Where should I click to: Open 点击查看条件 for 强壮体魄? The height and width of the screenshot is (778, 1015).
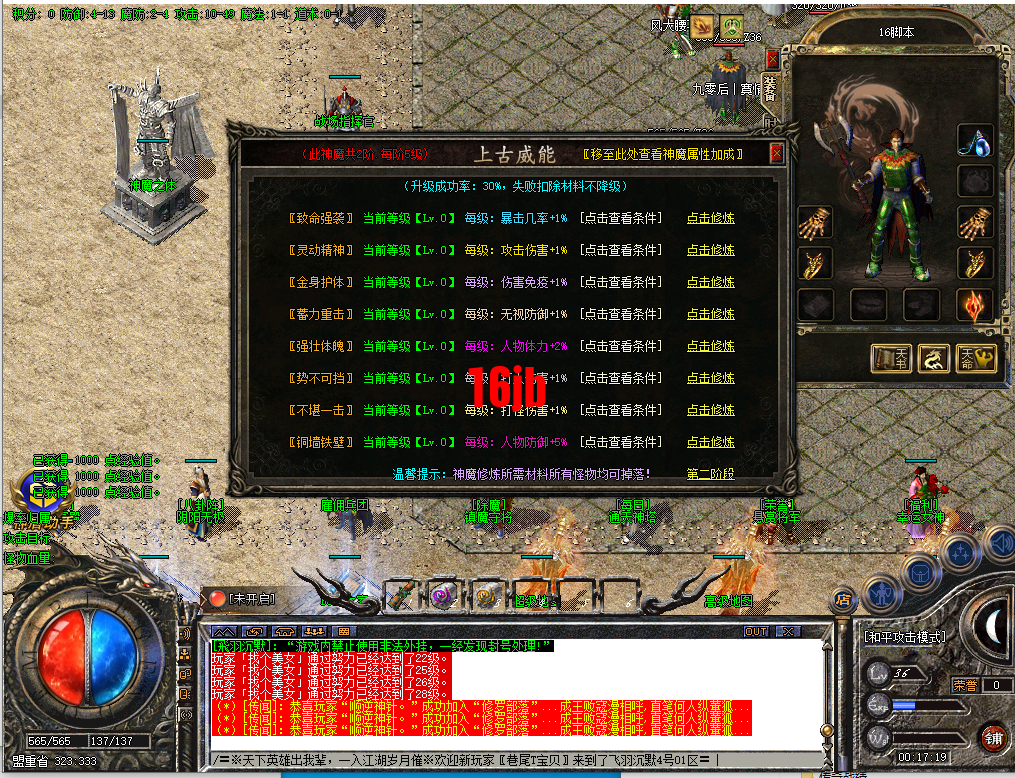(621, 347)
